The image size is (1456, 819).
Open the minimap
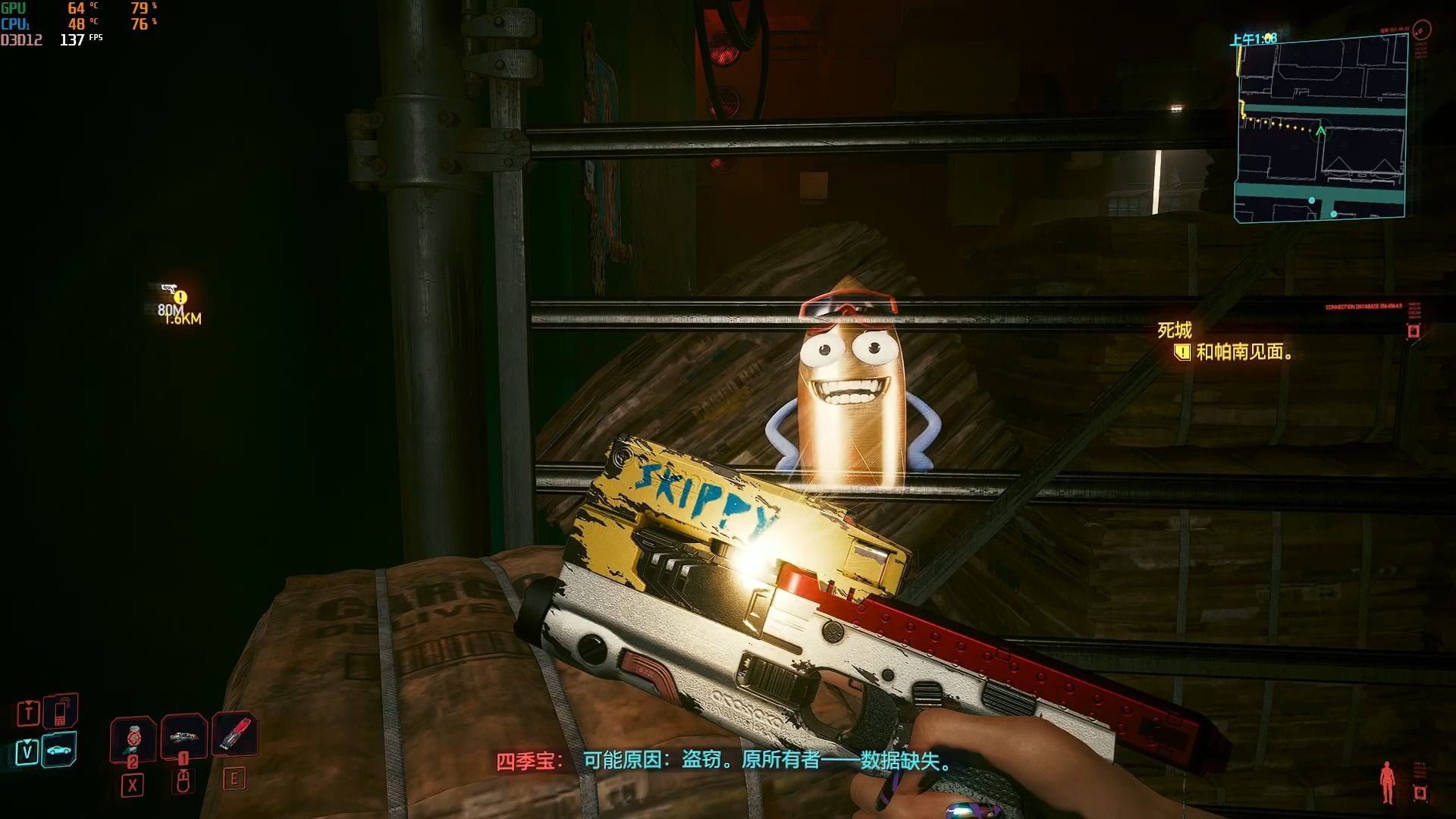coord(1321,129)
